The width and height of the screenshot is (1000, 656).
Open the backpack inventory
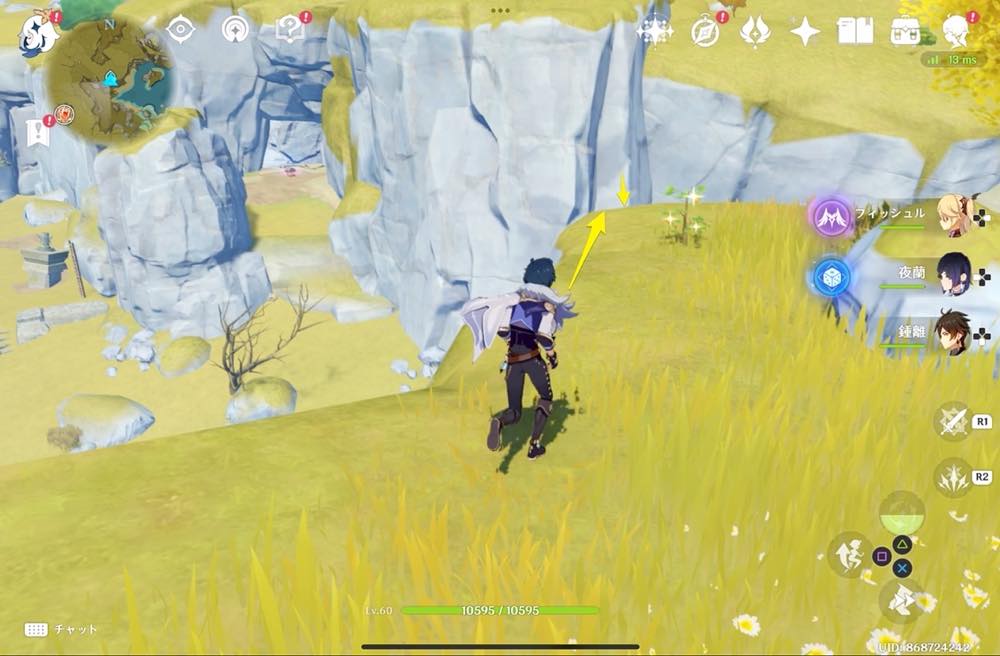click(907, 32)
